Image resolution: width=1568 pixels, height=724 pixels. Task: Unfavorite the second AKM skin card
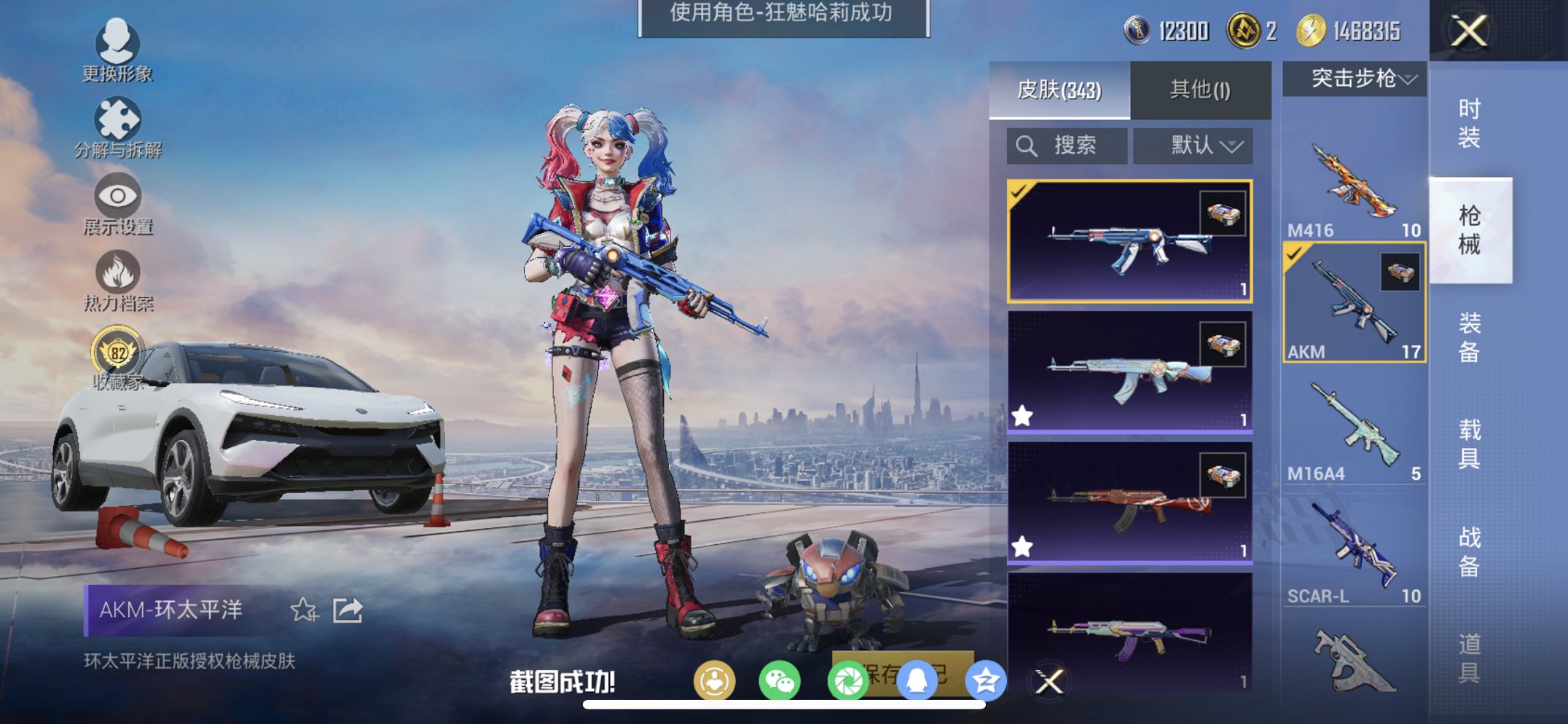tap(1022, 414)
